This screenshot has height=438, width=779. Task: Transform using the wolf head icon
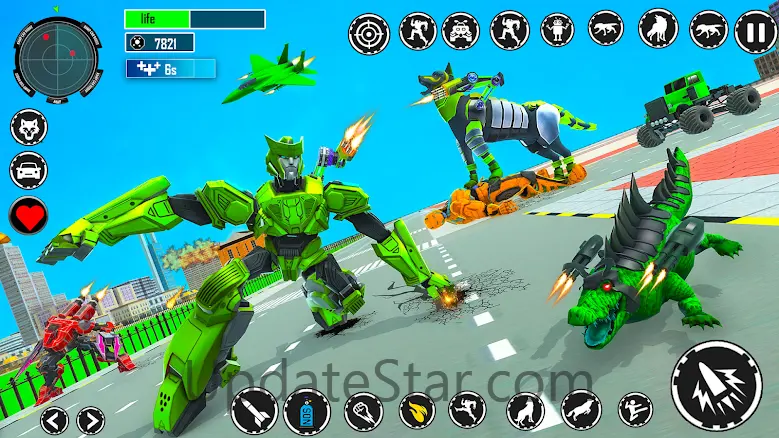(x=28, y=127)
